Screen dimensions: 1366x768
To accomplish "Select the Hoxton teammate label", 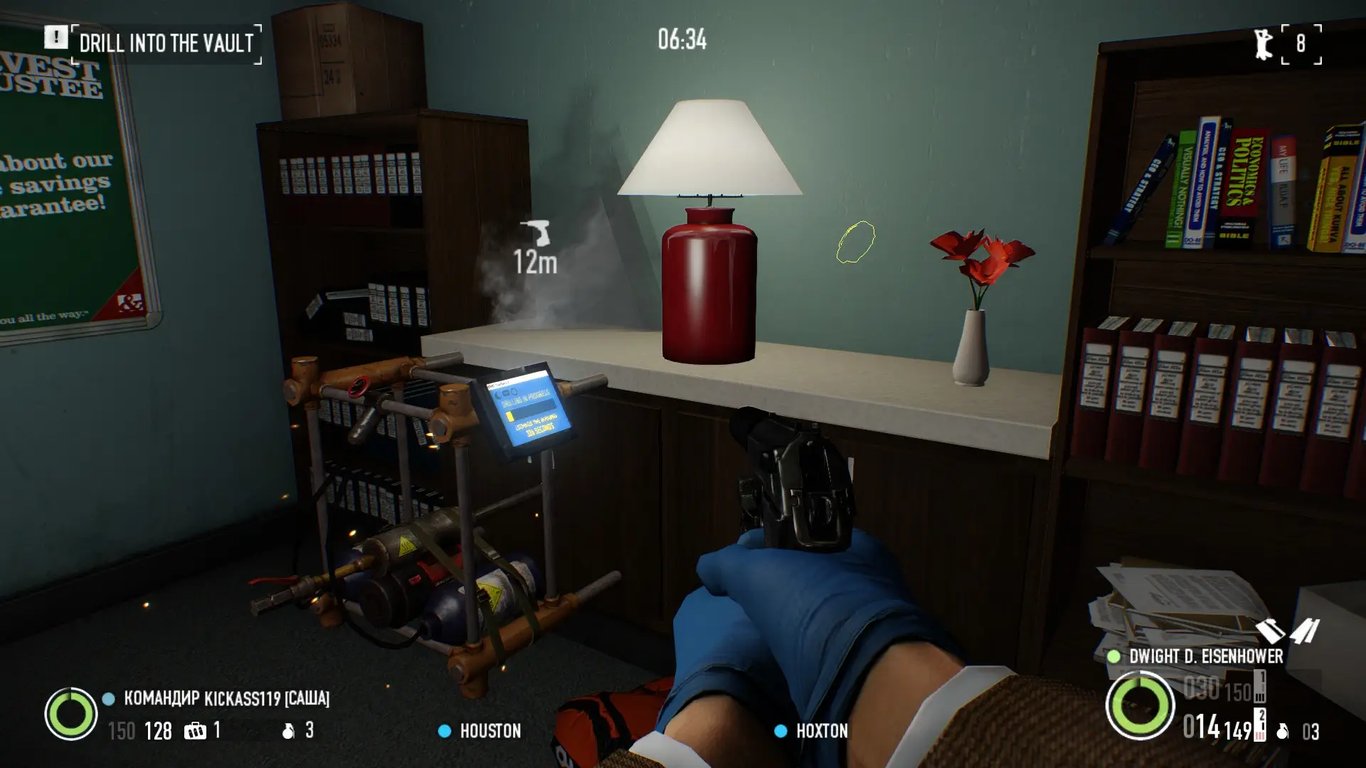I will (822, 731).
